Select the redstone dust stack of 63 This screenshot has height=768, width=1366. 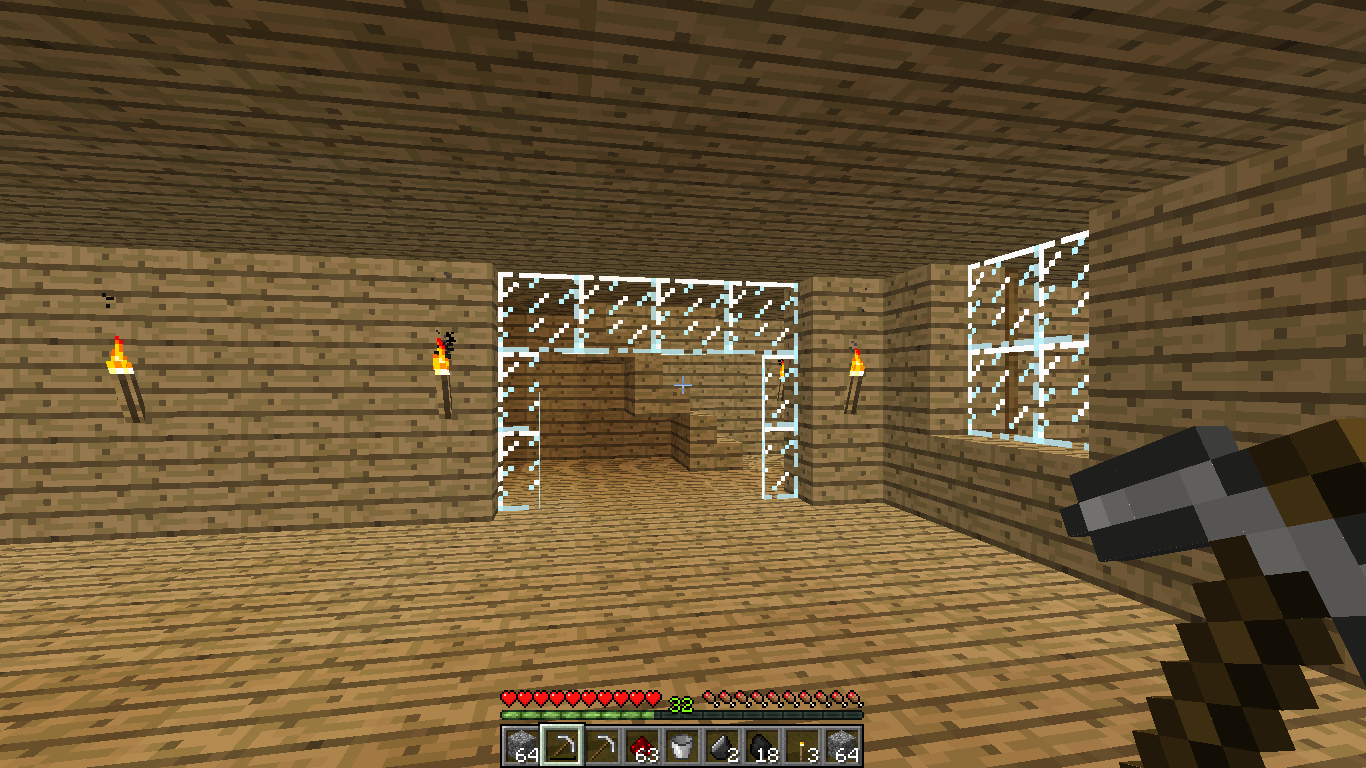pos(642,746)
